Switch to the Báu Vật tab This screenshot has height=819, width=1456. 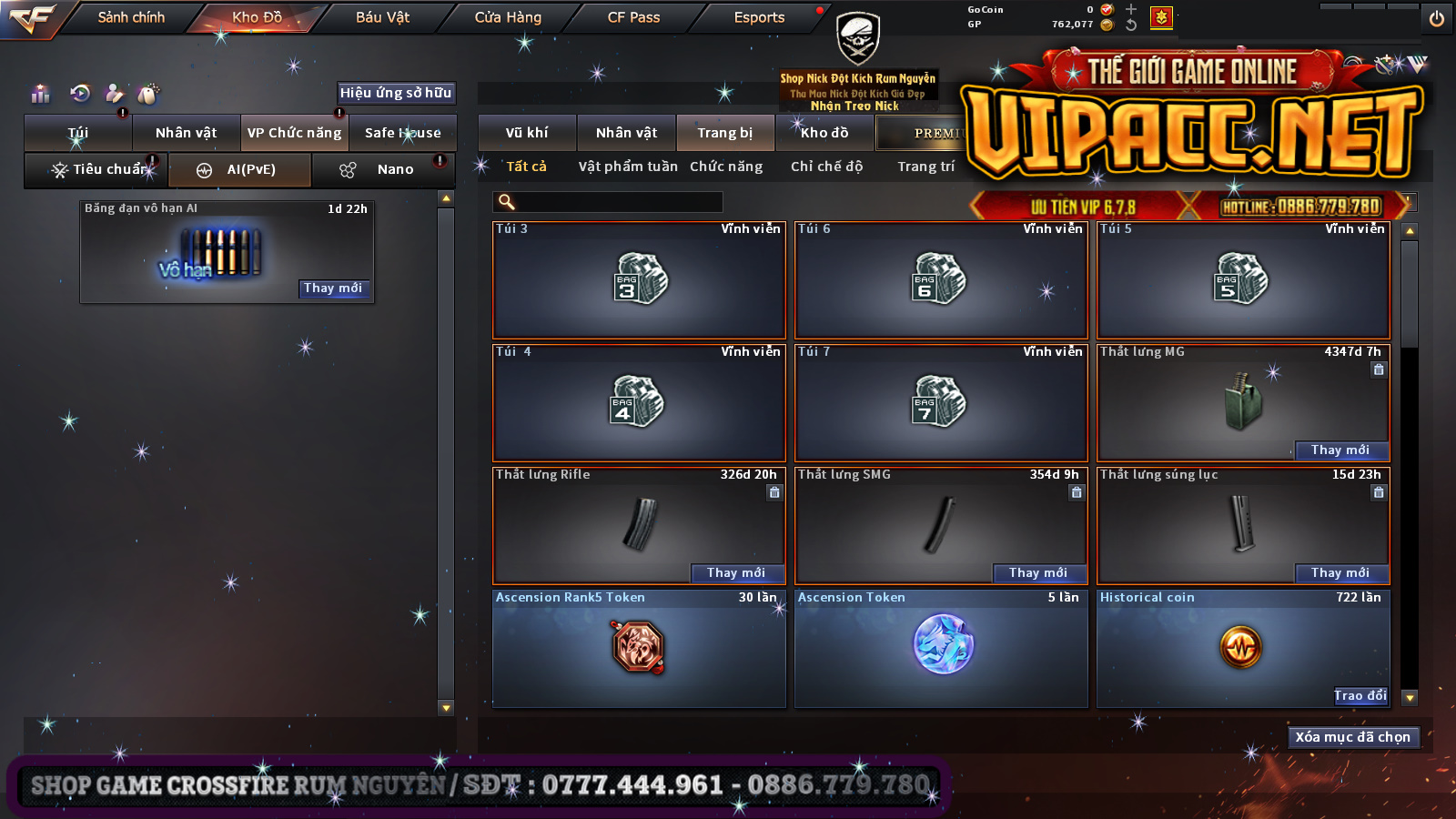coord(382,17)
